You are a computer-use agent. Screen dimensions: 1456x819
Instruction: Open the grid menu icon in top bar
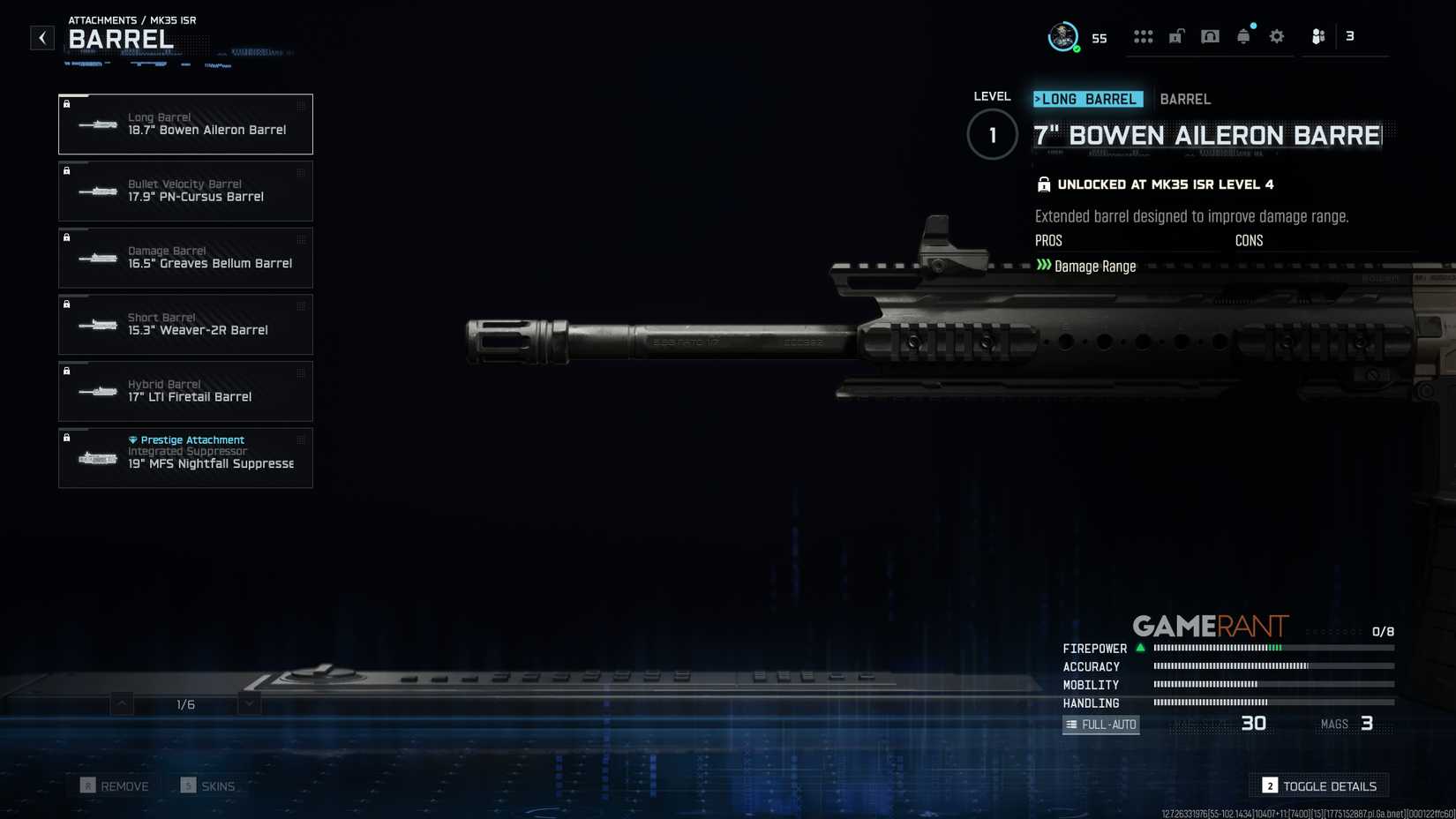[x=1144, y=35]
